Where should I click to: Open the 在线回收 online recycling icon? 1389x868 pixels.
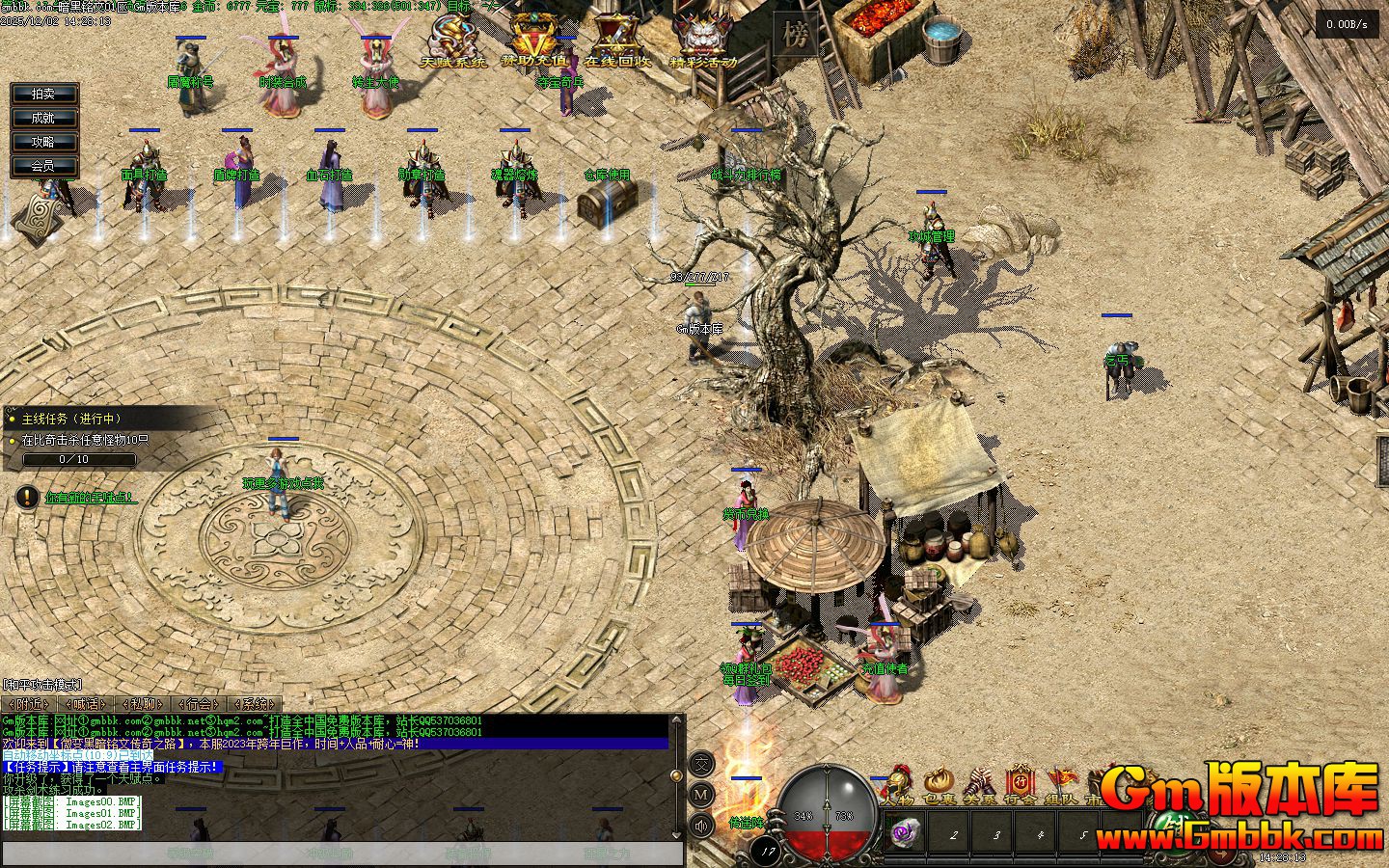click(617, 41)
